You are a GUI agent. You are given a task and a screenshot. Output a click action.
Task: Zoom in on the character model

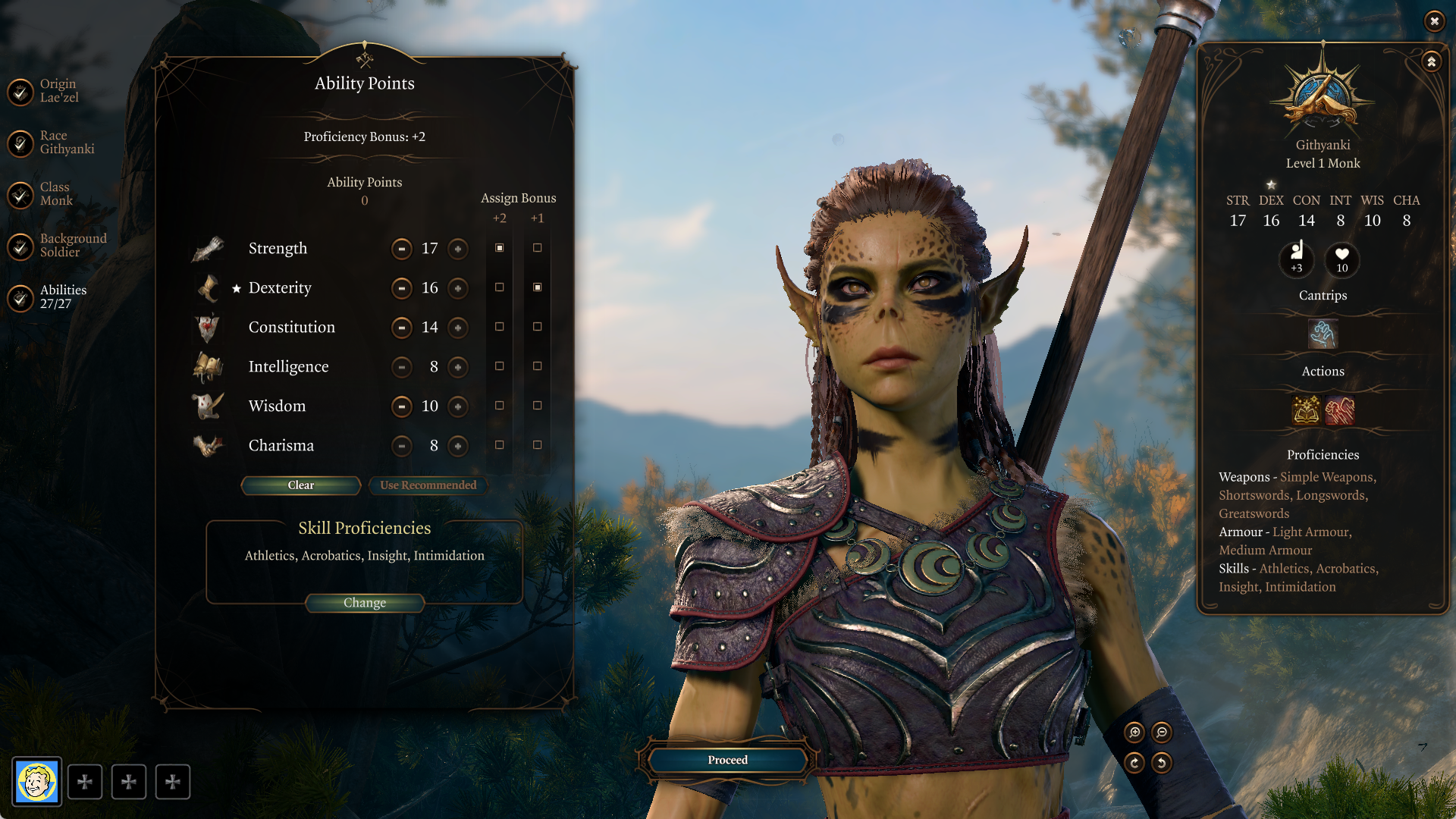point(1134,732)
